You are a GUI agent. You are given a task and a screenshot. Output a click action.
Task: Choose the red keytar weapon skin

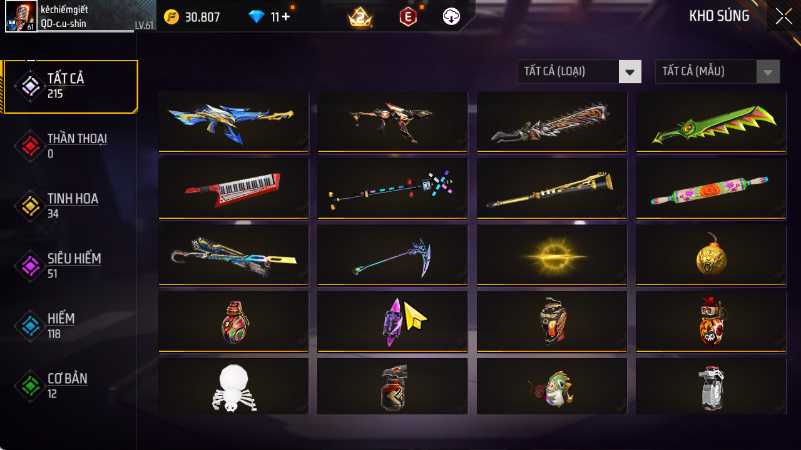[x=233, y=186]
